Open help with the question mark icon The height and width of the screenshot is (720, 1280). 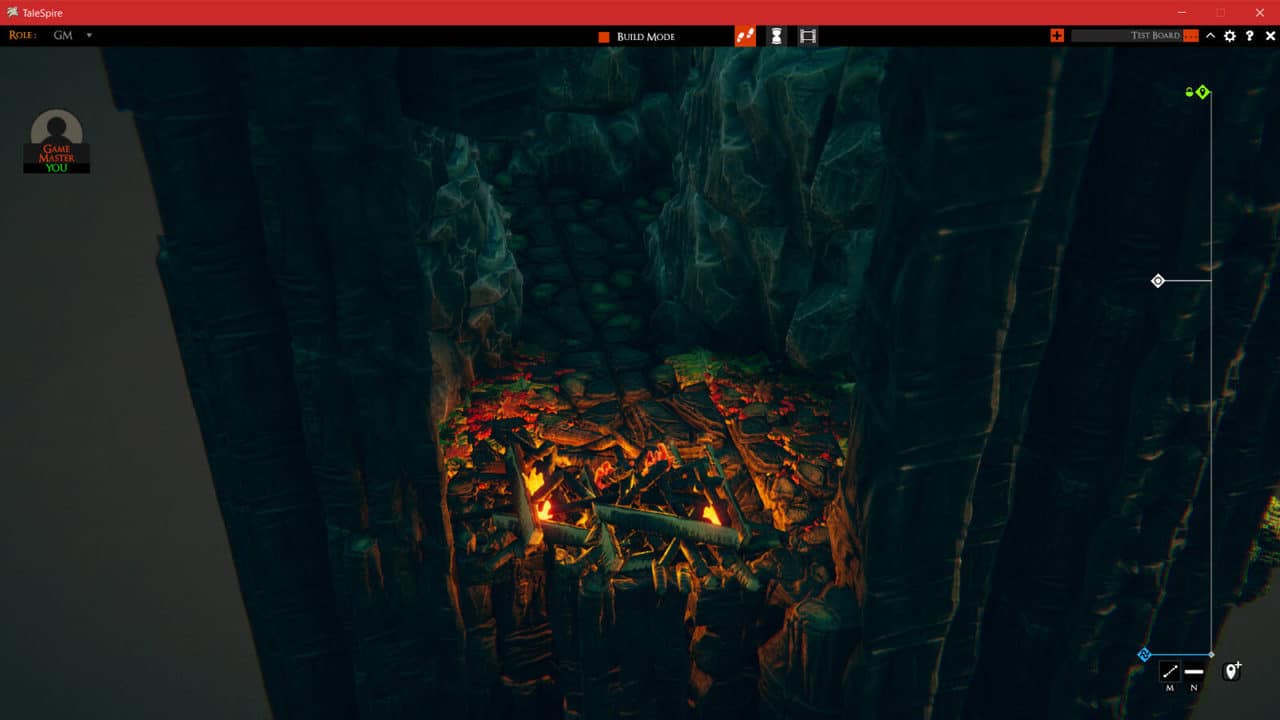[1250, 36]
